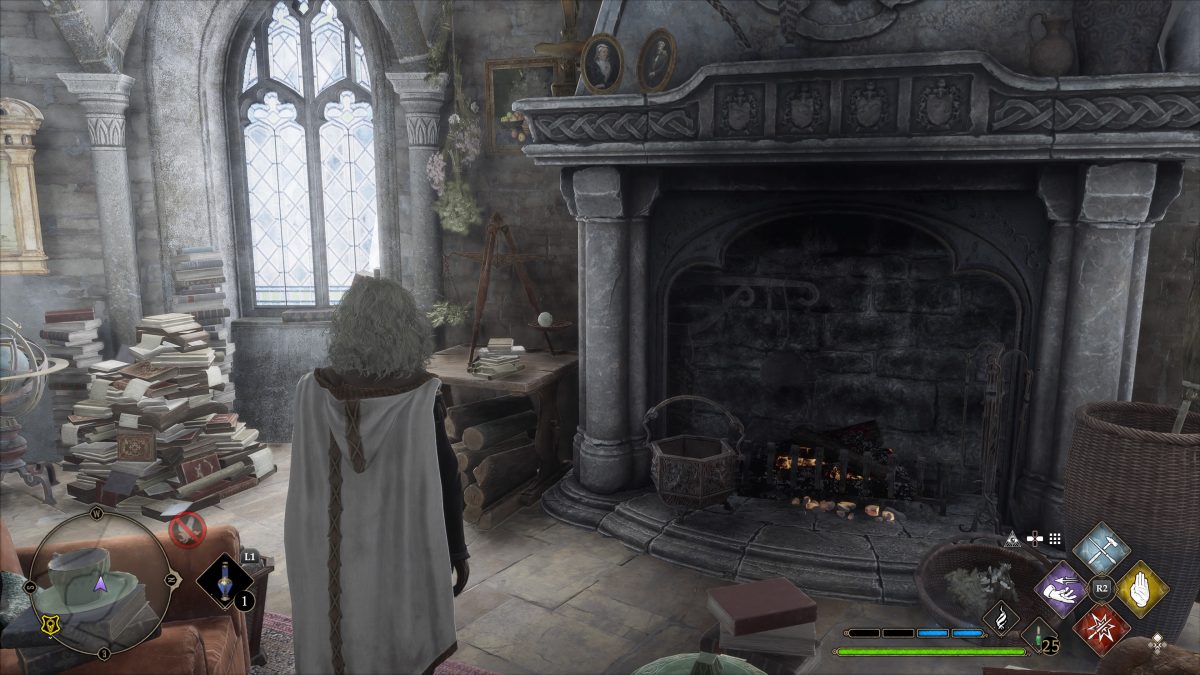Drink the green Wiggenweld potion
Image resolution: width=1200 pixels, height=675 pixels.
[1037, 635]
